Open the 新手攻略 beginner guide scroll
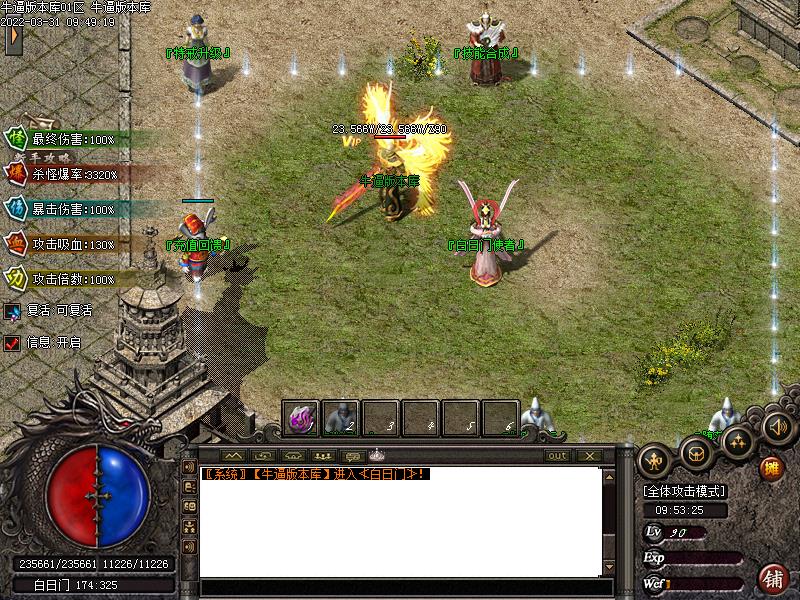The image size is (800, 600). click(x=49, y=157)
